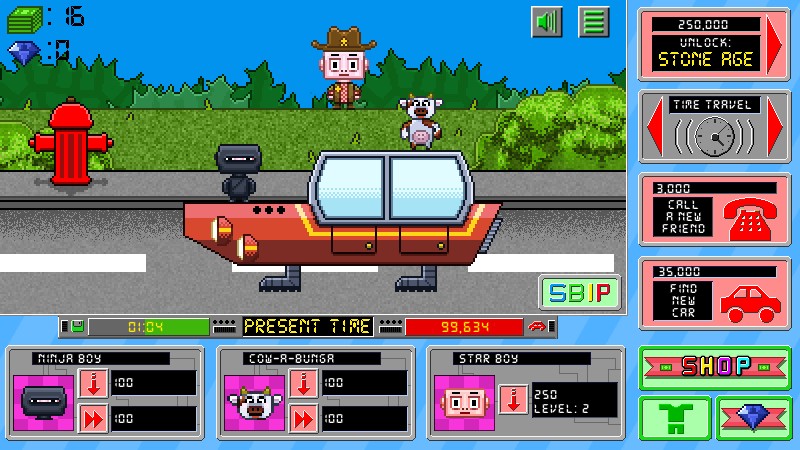Click Ninja Boy's red down-arrow upgrade
The image size is (800, 450).
click(x=92, y=382)
